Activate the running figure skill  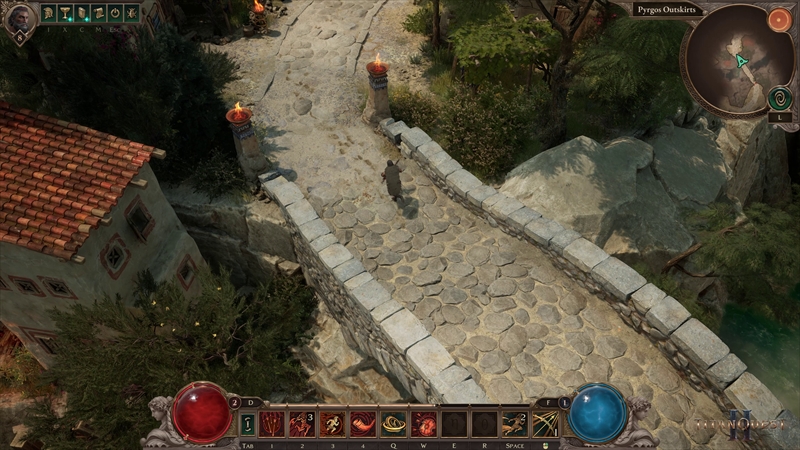tap(332, 424)
